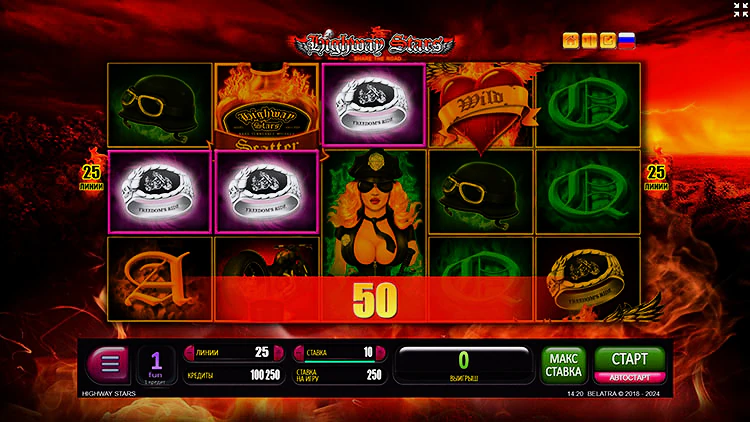Open the hamburger menu button

[x=109, y=362]
